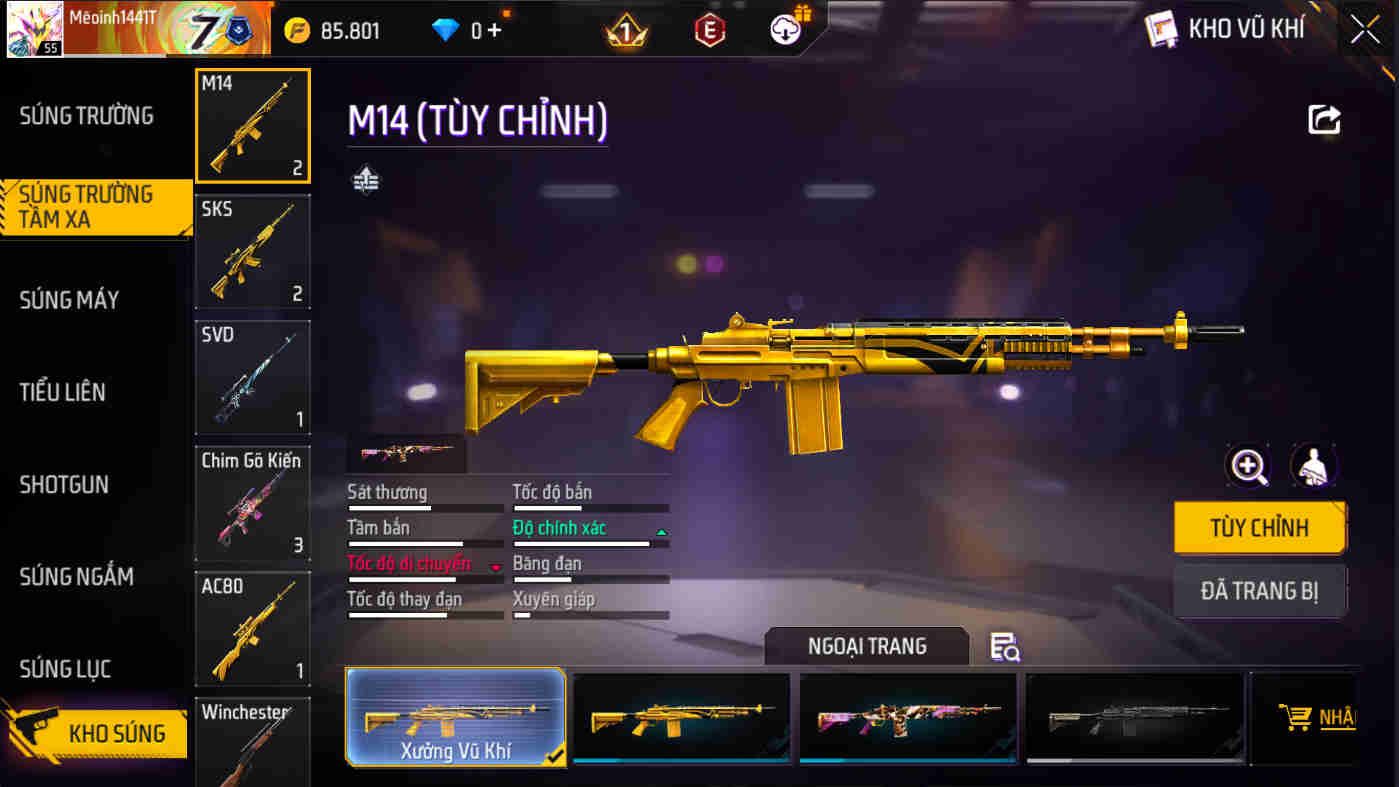Click the gift download icon in top bar
Screen dimensions: 1399x787
click(785, 28)
